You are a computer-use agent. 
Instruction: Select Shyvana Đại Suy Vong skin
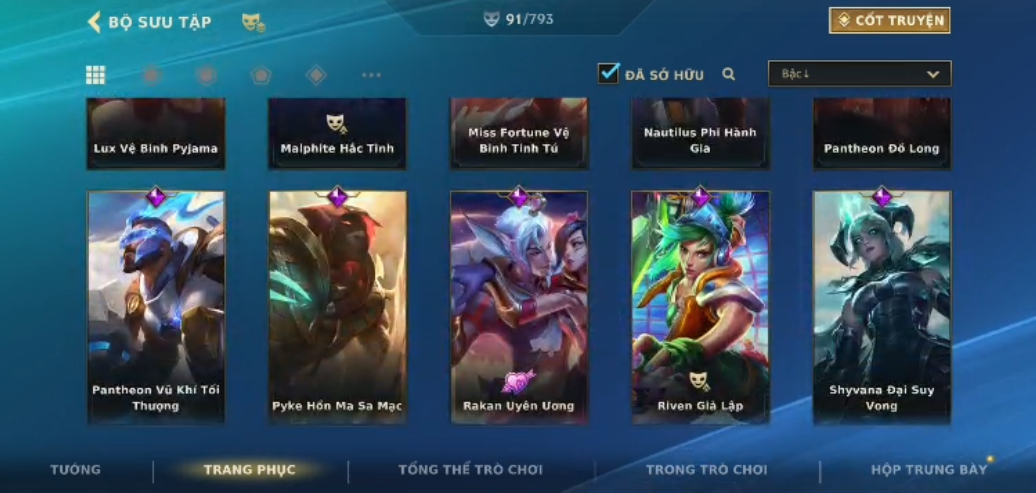click(882, 307)
